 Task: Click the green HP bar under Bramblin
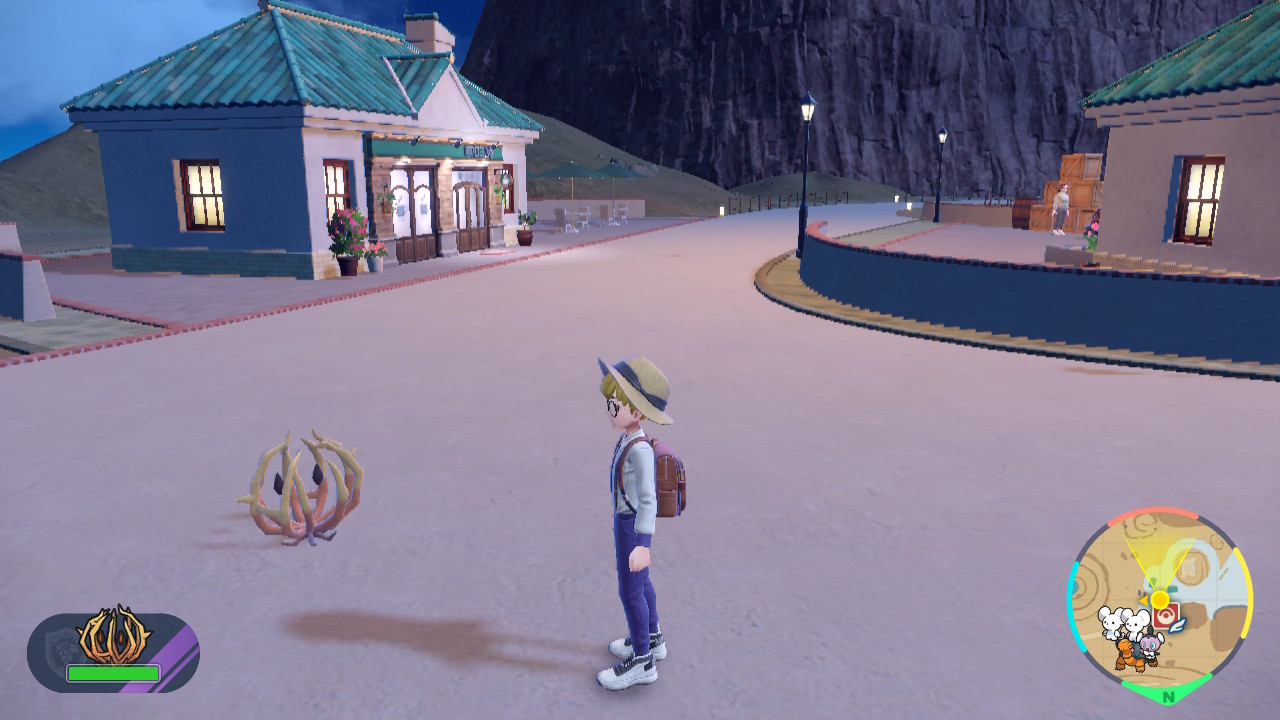[112, 672]
